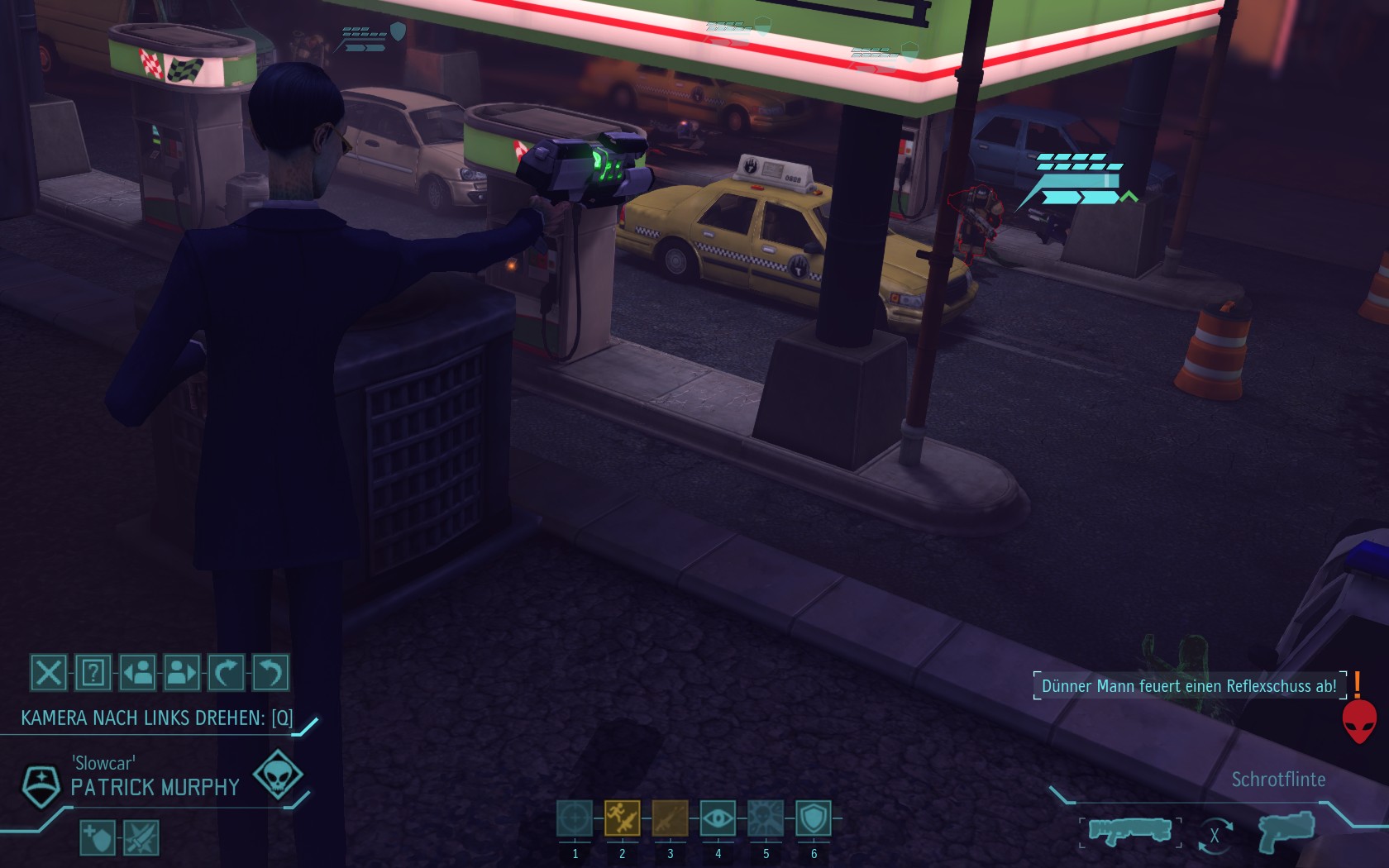The height and width of the screenshot is (868, 1389).
Task: Activate the Overwatch eye ability
Action: tap(718, 818)
